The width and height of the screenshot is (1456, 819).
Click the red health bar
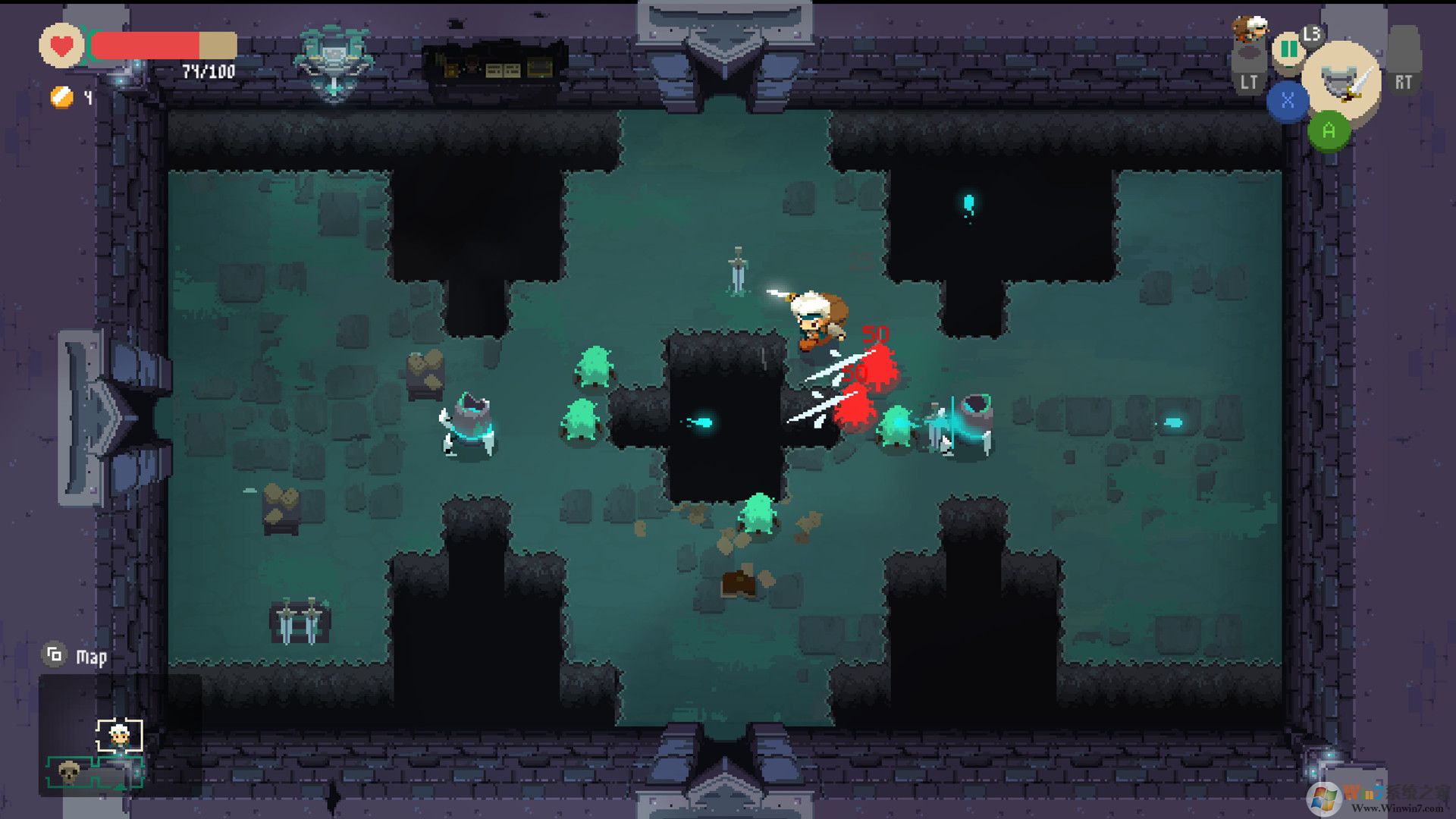148,44
